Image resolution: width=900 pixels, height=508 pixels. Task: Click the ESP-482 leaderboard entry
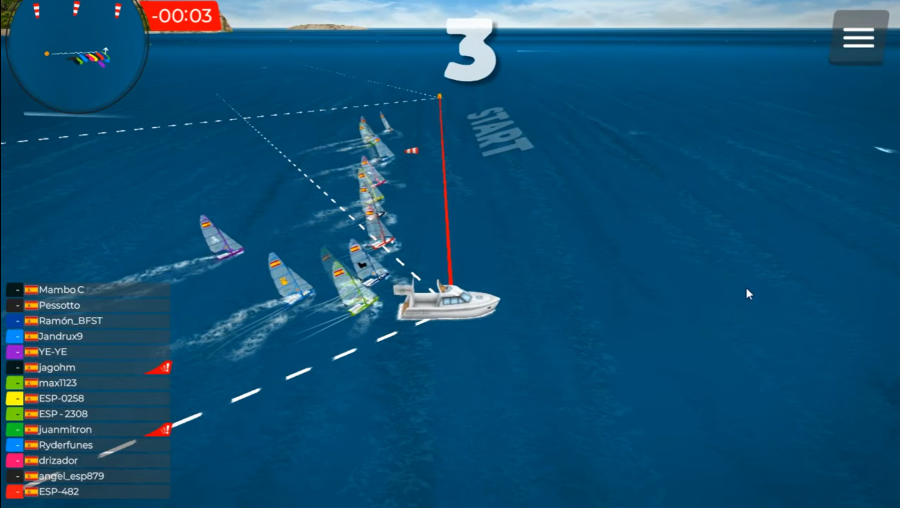coord(88,491)
